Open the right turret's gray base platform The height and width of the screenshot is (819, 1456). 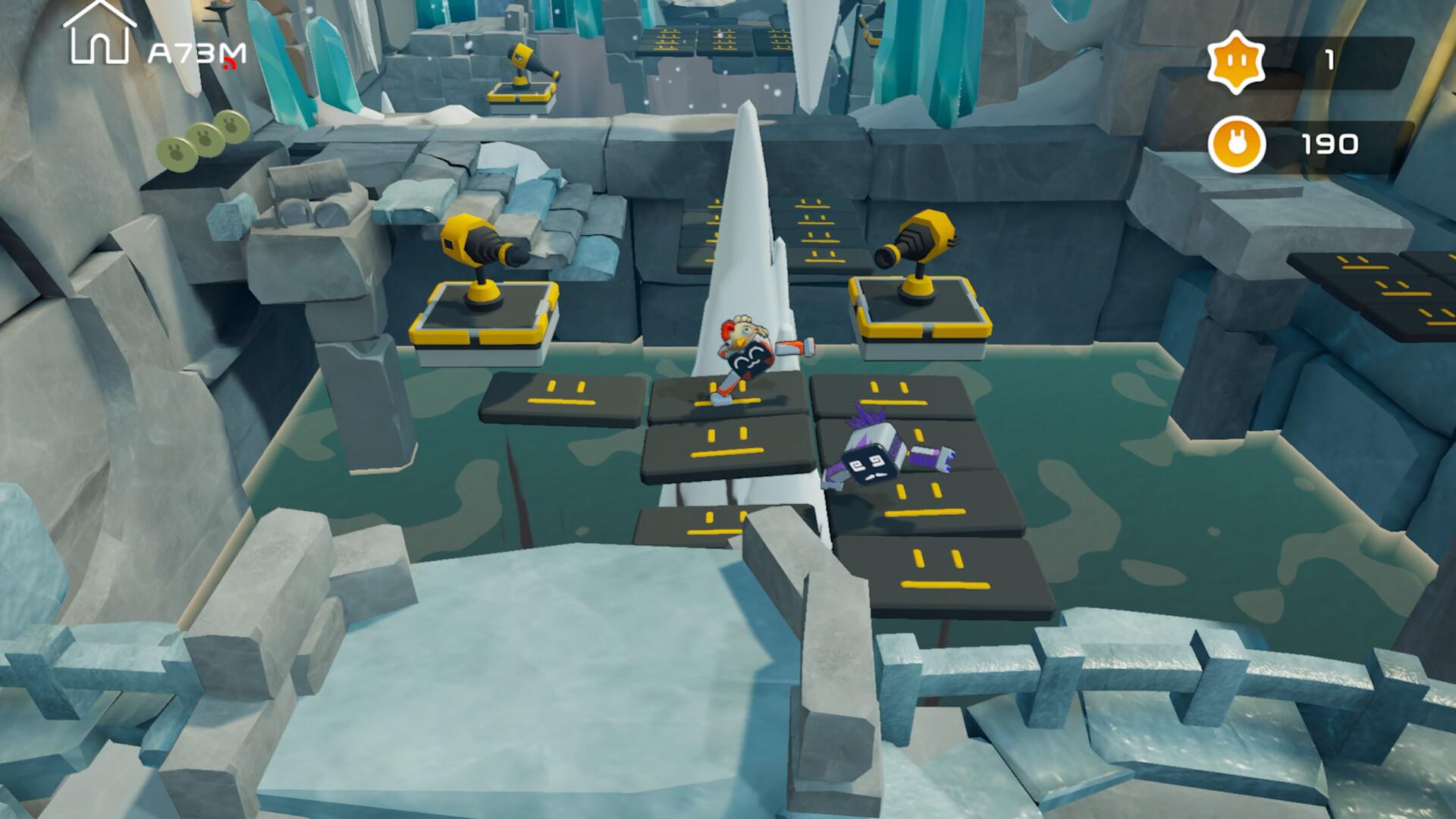[x=919, y=315]
